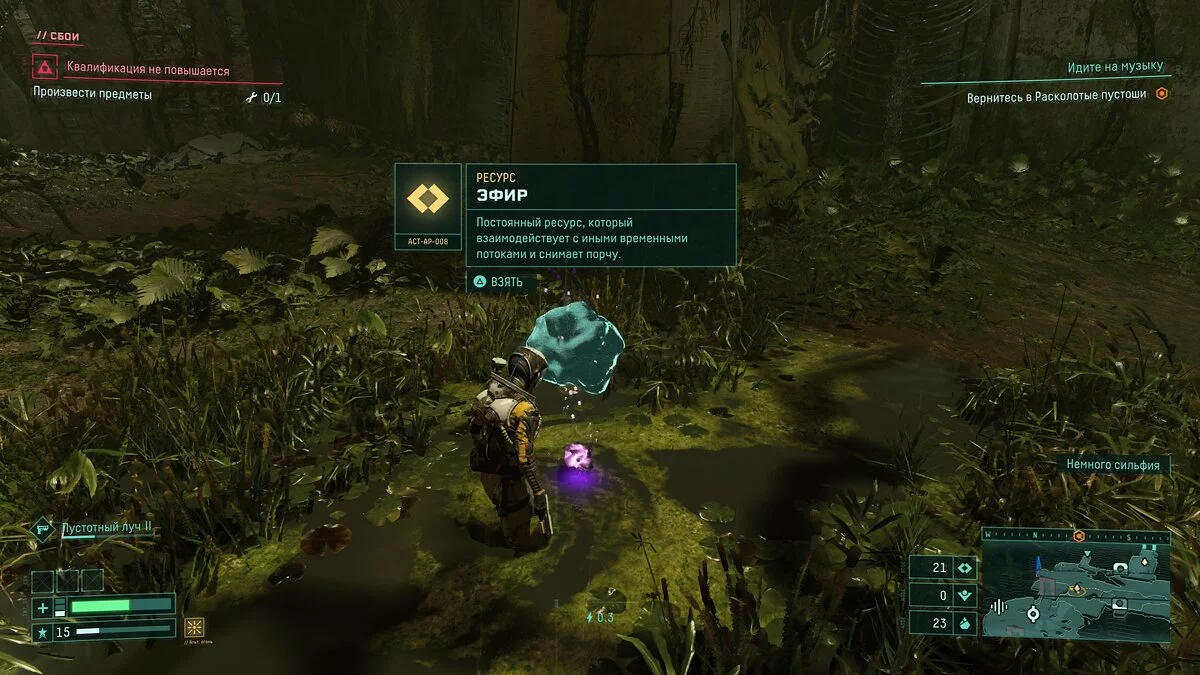Select the Эфир resource icon in the tooltip
This screenshot has width=1200, height=675.
pos(428,199)
